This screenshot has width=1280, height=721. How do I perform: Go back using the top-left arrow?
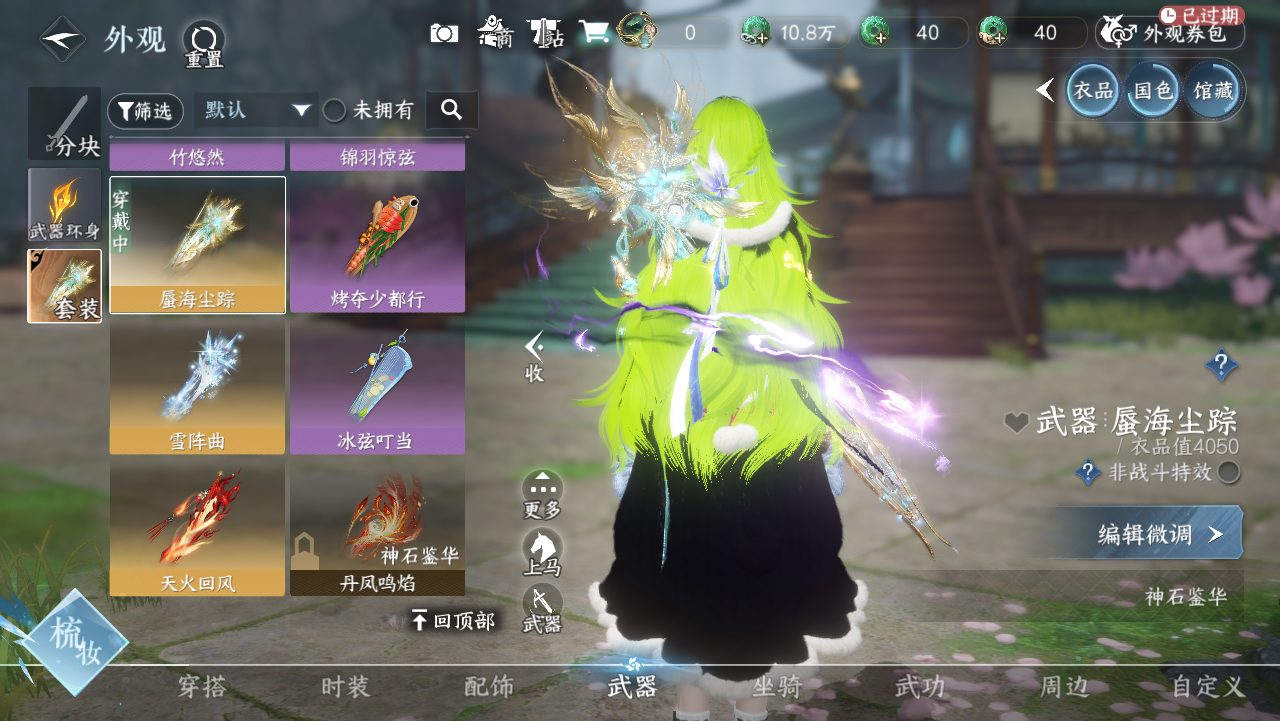click(x=62, y=38)
